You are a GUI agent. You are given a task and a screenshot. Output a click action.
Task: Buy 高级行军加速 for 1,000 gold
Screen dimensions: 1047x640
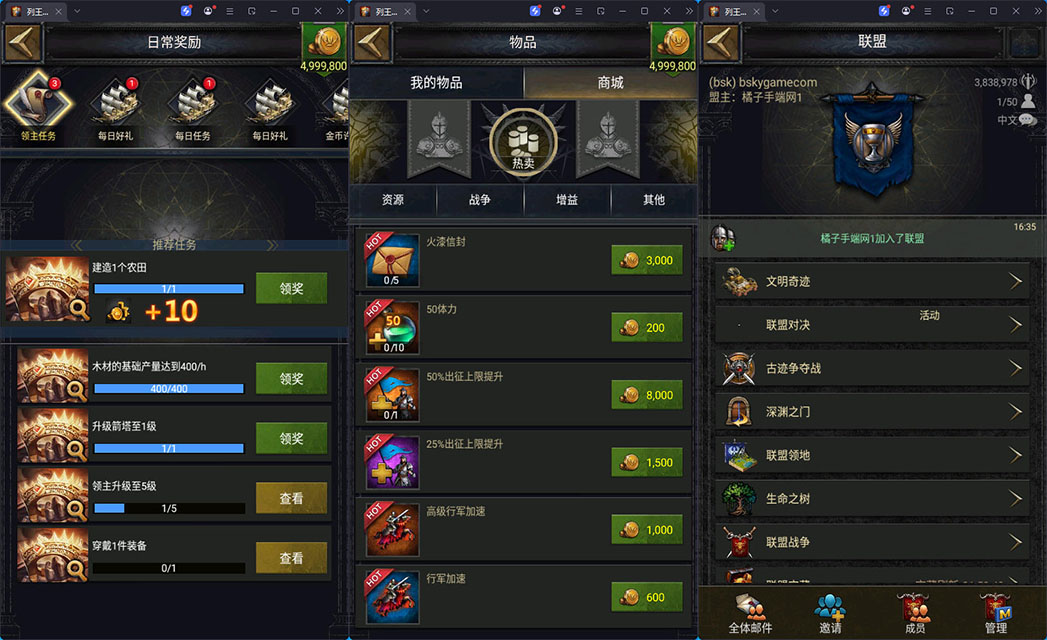(x=647, y=530)
